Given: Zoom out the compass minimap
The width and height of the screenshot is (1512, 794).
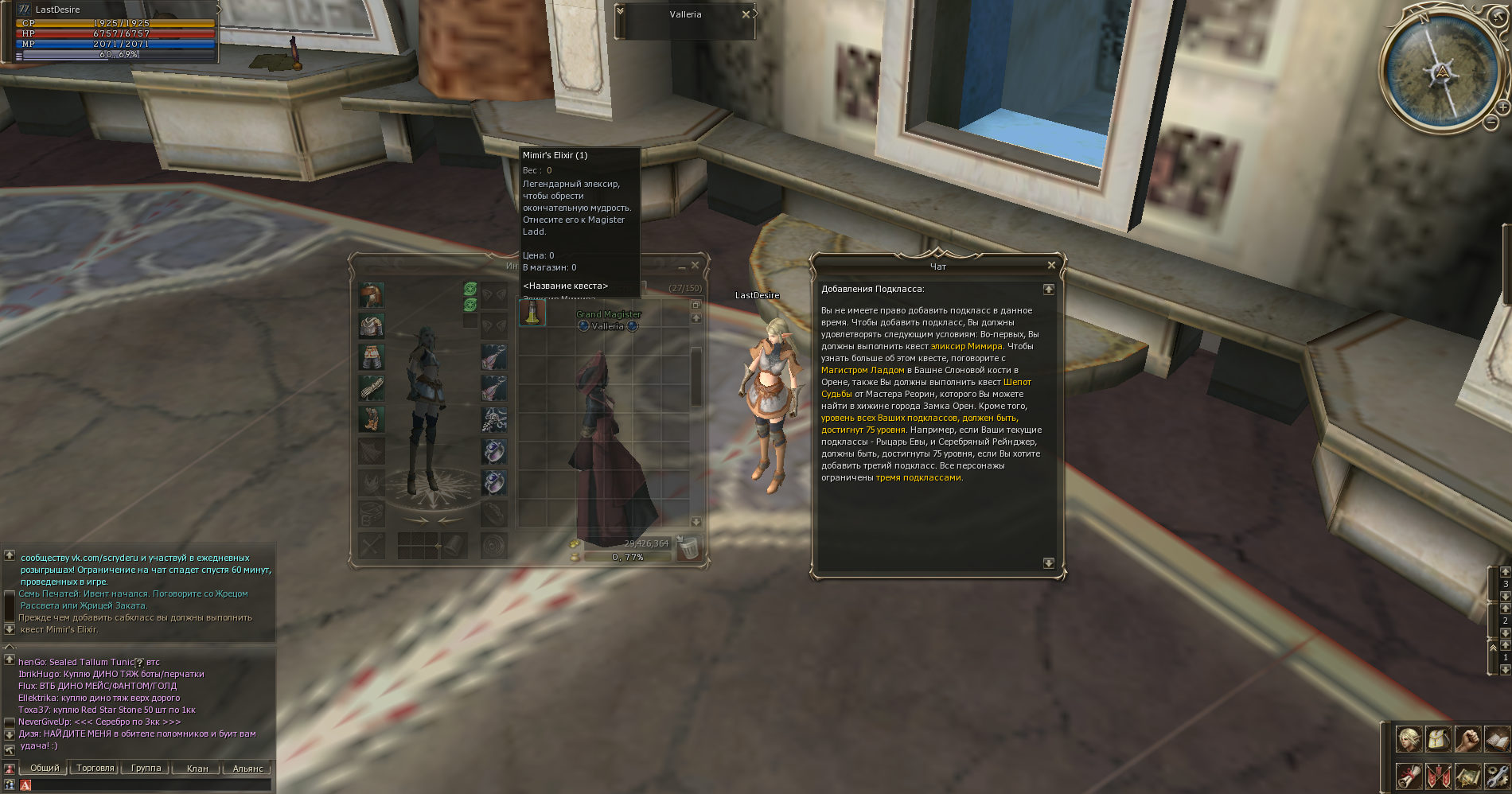Looking at the screenshot, I should (x=1491, y=123).
